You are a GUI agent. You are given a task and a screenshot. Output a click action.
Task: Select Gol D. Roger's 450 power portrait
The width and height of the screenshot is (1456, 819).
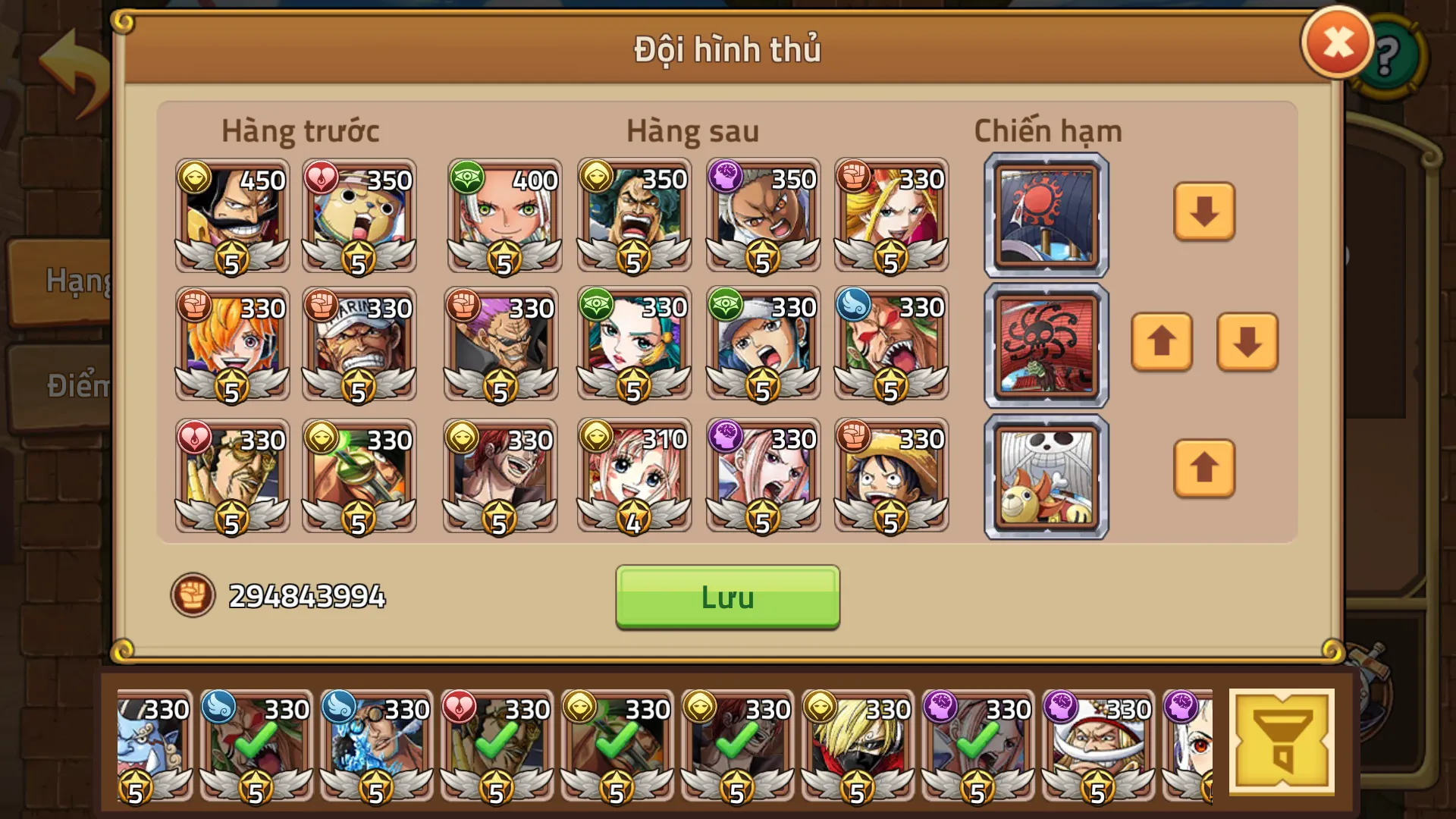coord(231,216)
